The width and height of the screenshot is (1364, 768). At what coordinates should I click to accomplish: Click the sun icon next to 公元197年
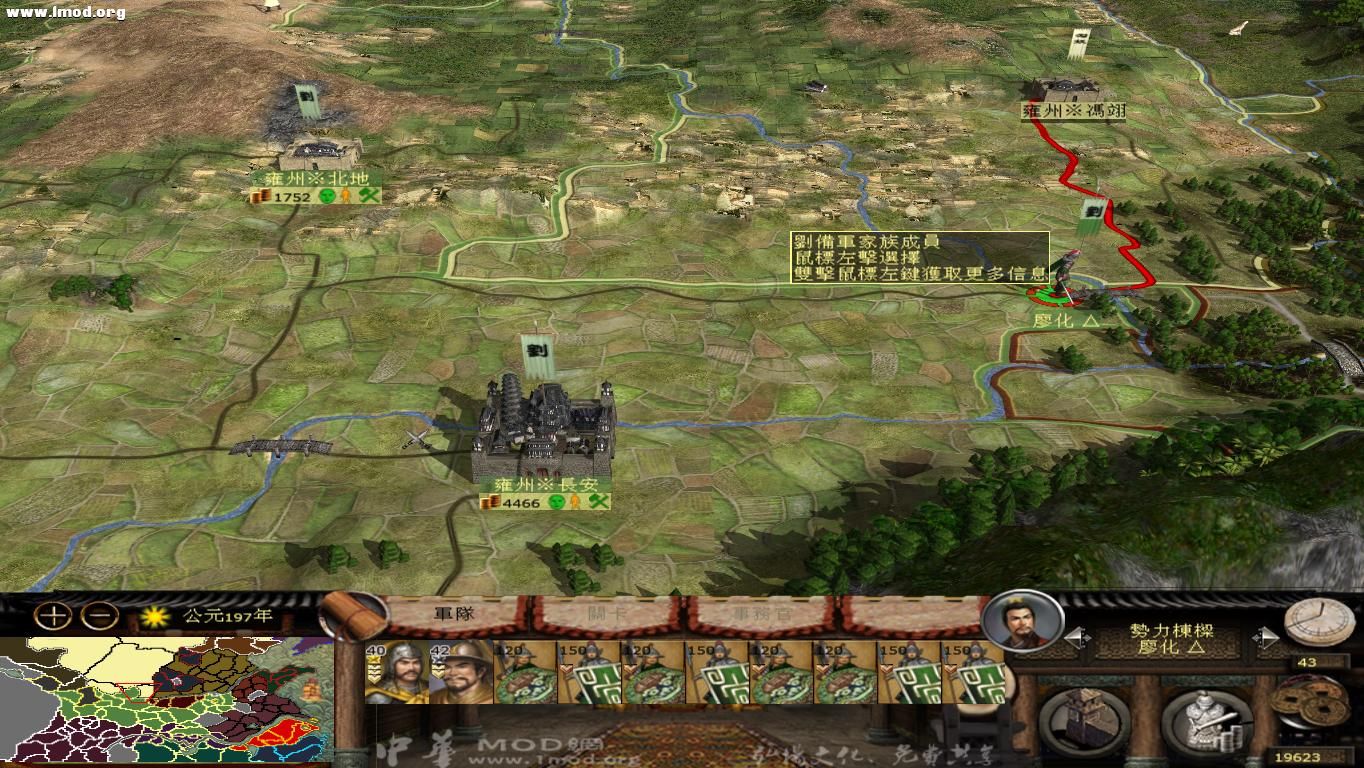155,617
